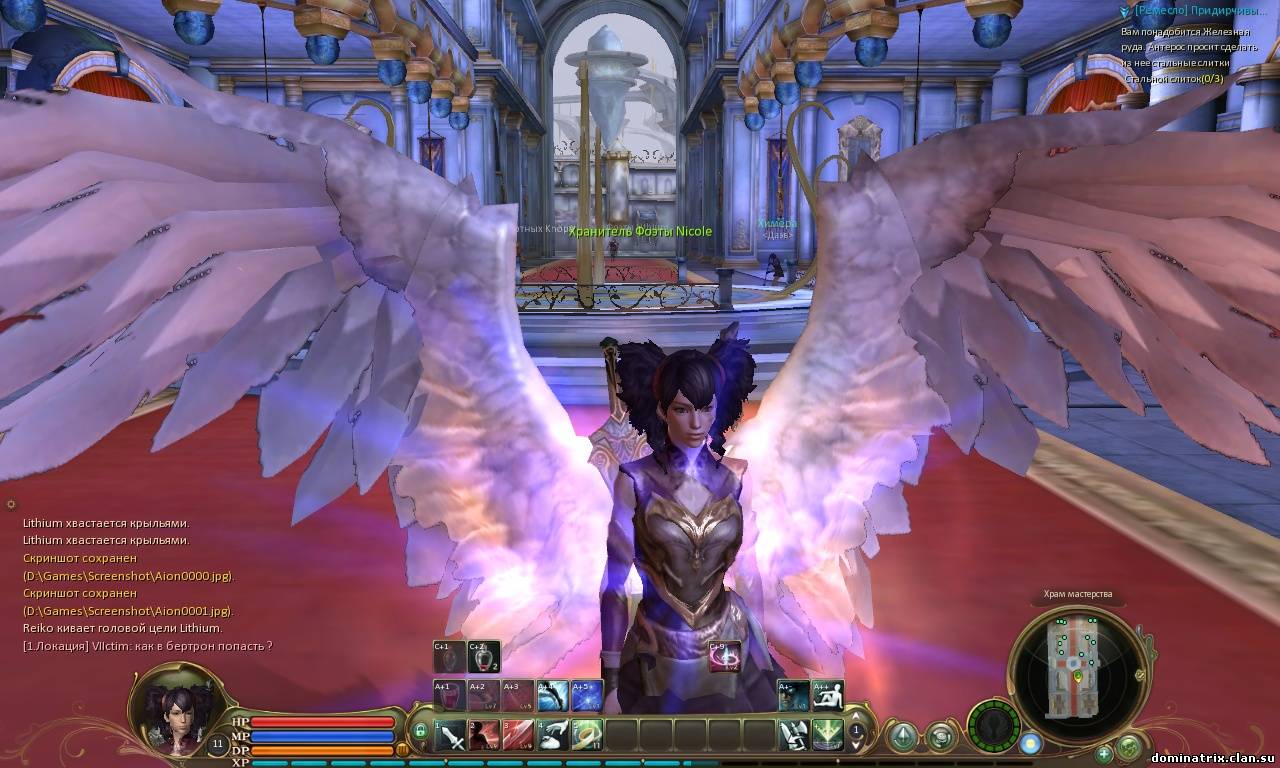The image size is (1280, 768).
Task: Activate the green wings flight skill icon
Action: pyautogui.click(x=828, y=736)
